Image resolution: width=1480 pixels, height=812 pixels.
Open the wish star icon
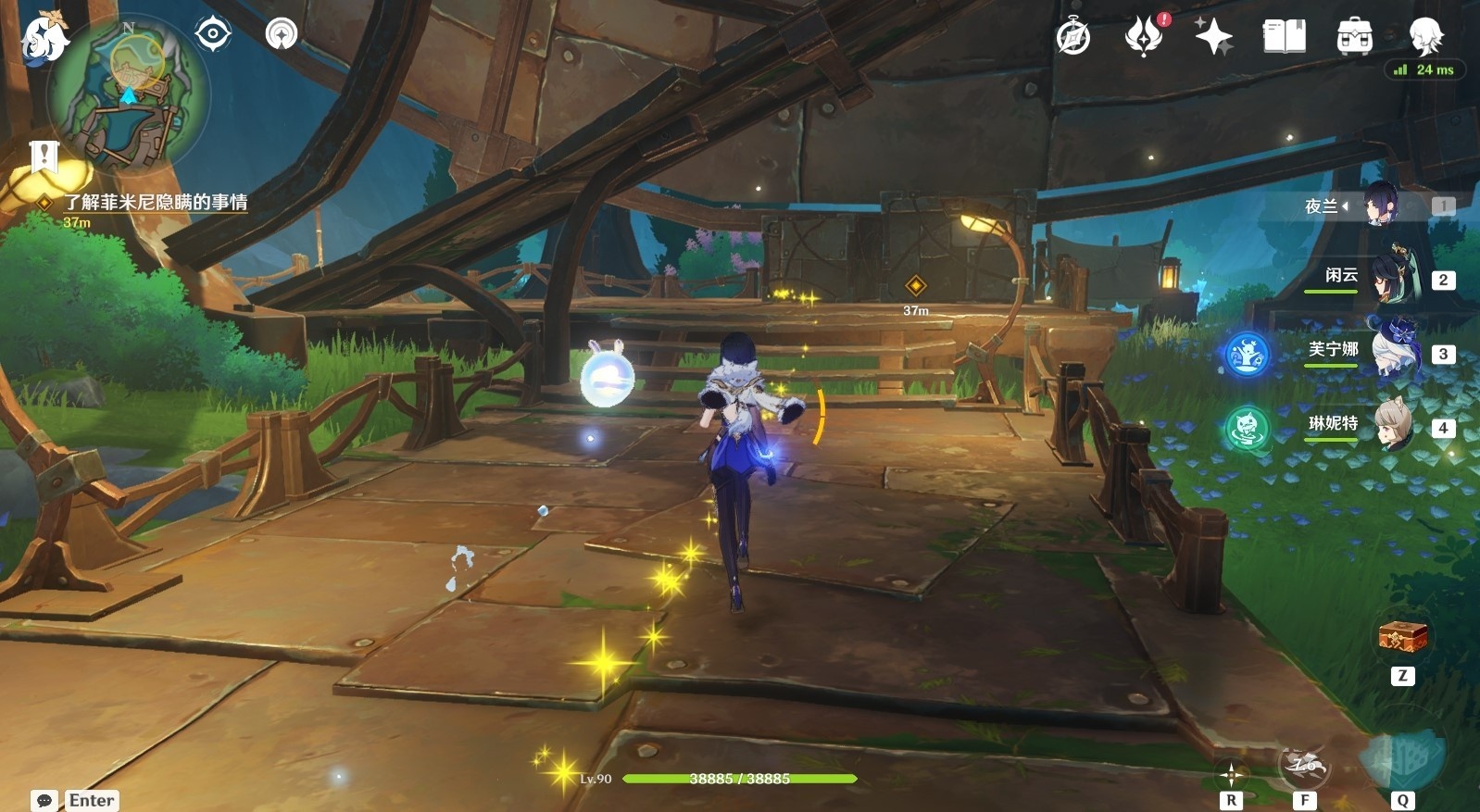(x=1213, y=37)
